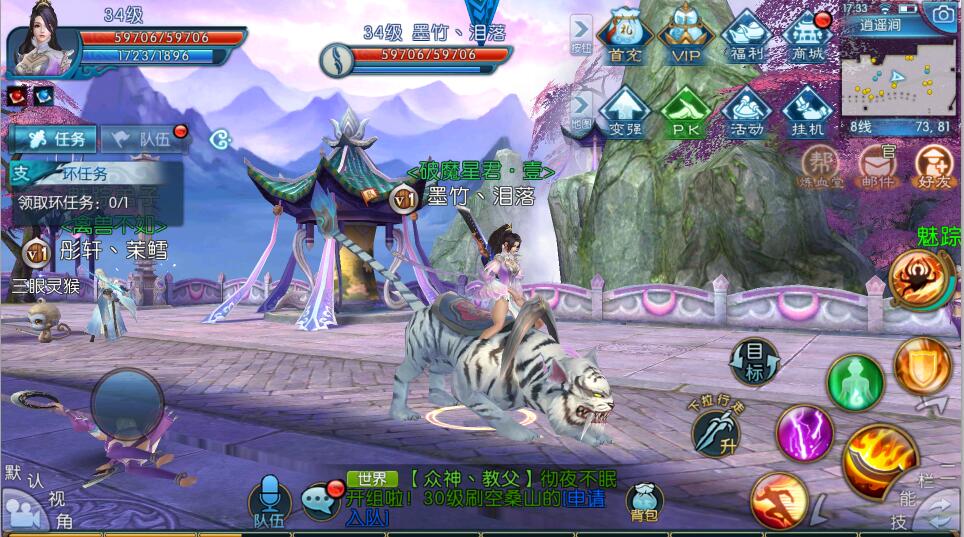Open the 背包 bag
The width and height of the screenshot is (964, 537).
645,501
